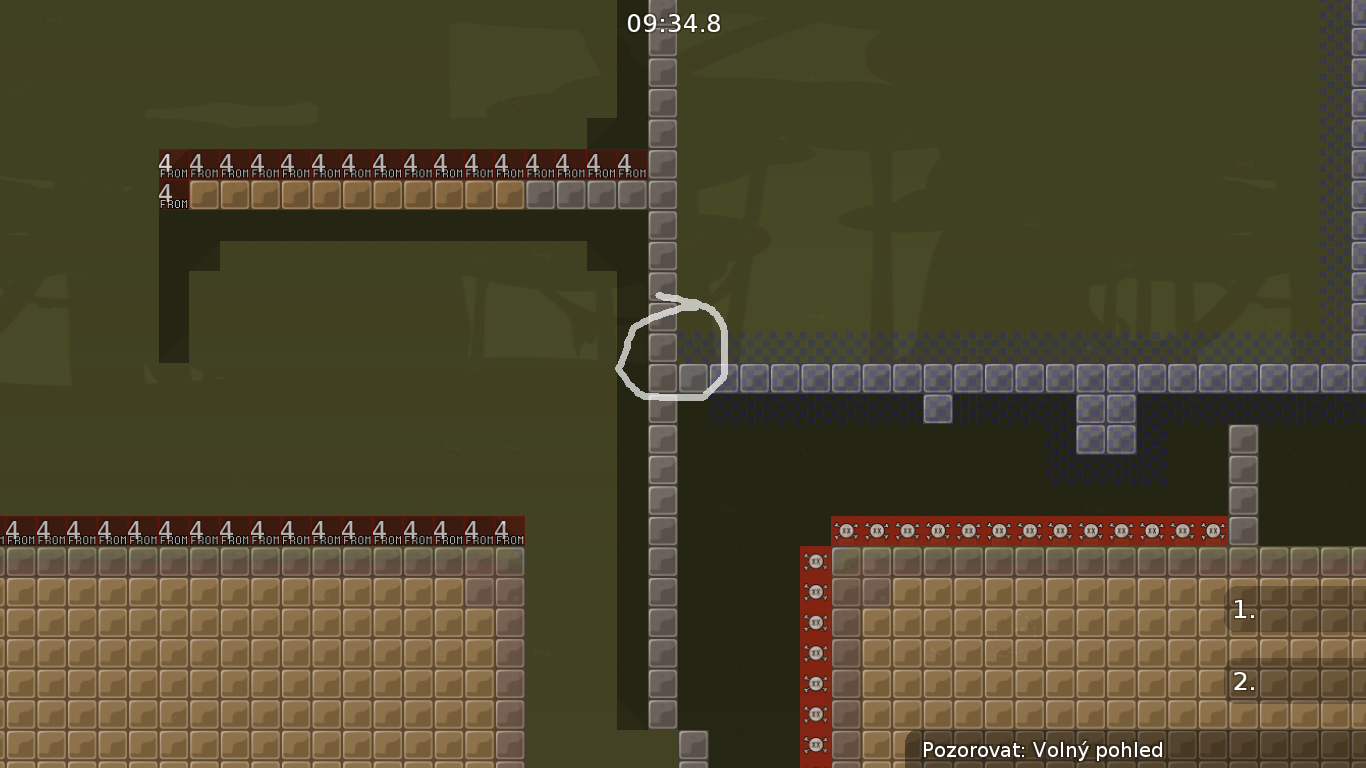
Task: Click the small two-block stone stack near the row's end
Action: click(1108, 425)
